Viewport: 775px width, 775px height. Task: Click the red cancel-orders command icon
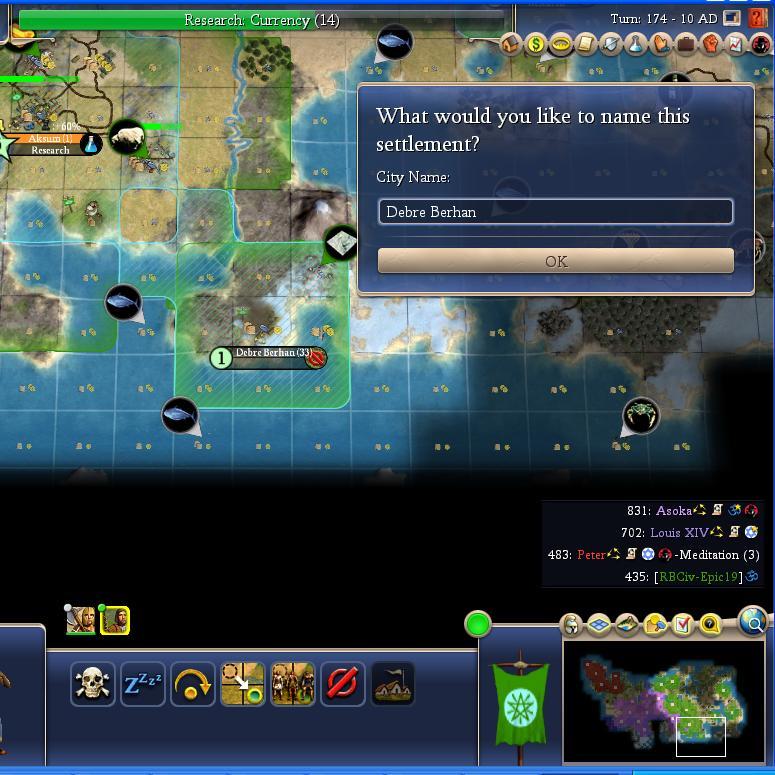tap(342, 684)
